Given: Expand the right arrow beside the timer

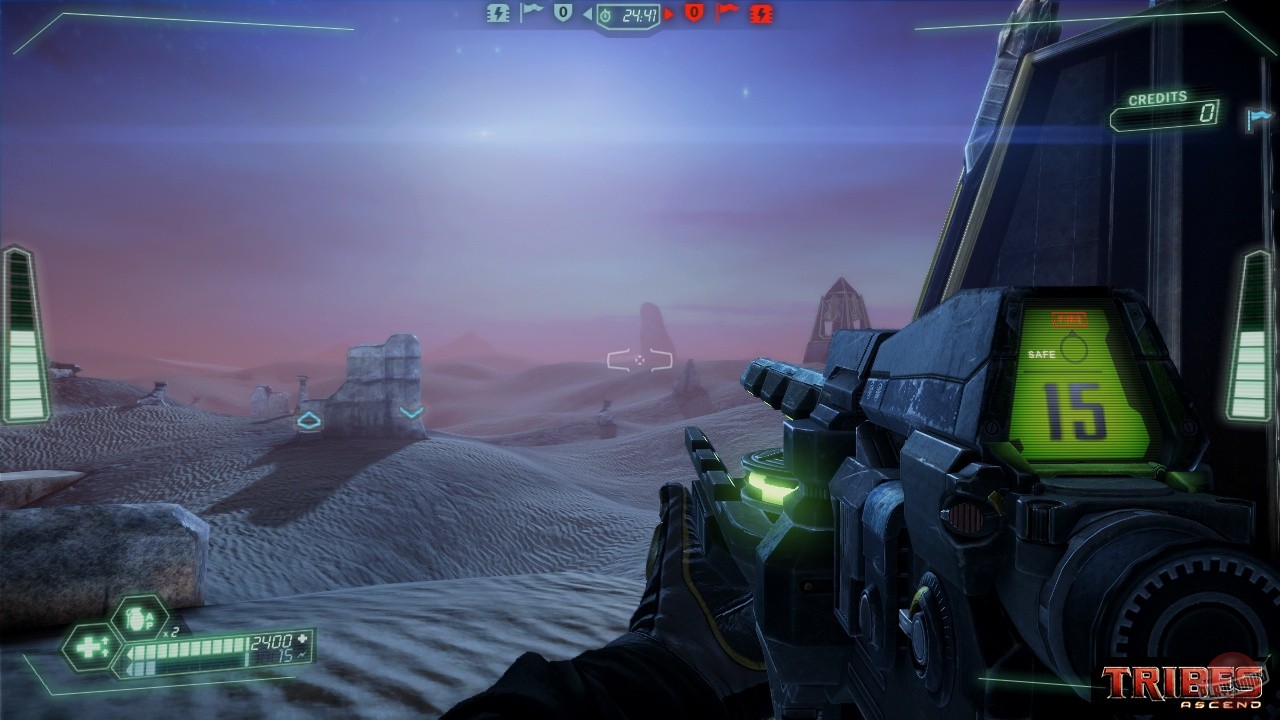Looking at the screenshot, I should point(670,15).
